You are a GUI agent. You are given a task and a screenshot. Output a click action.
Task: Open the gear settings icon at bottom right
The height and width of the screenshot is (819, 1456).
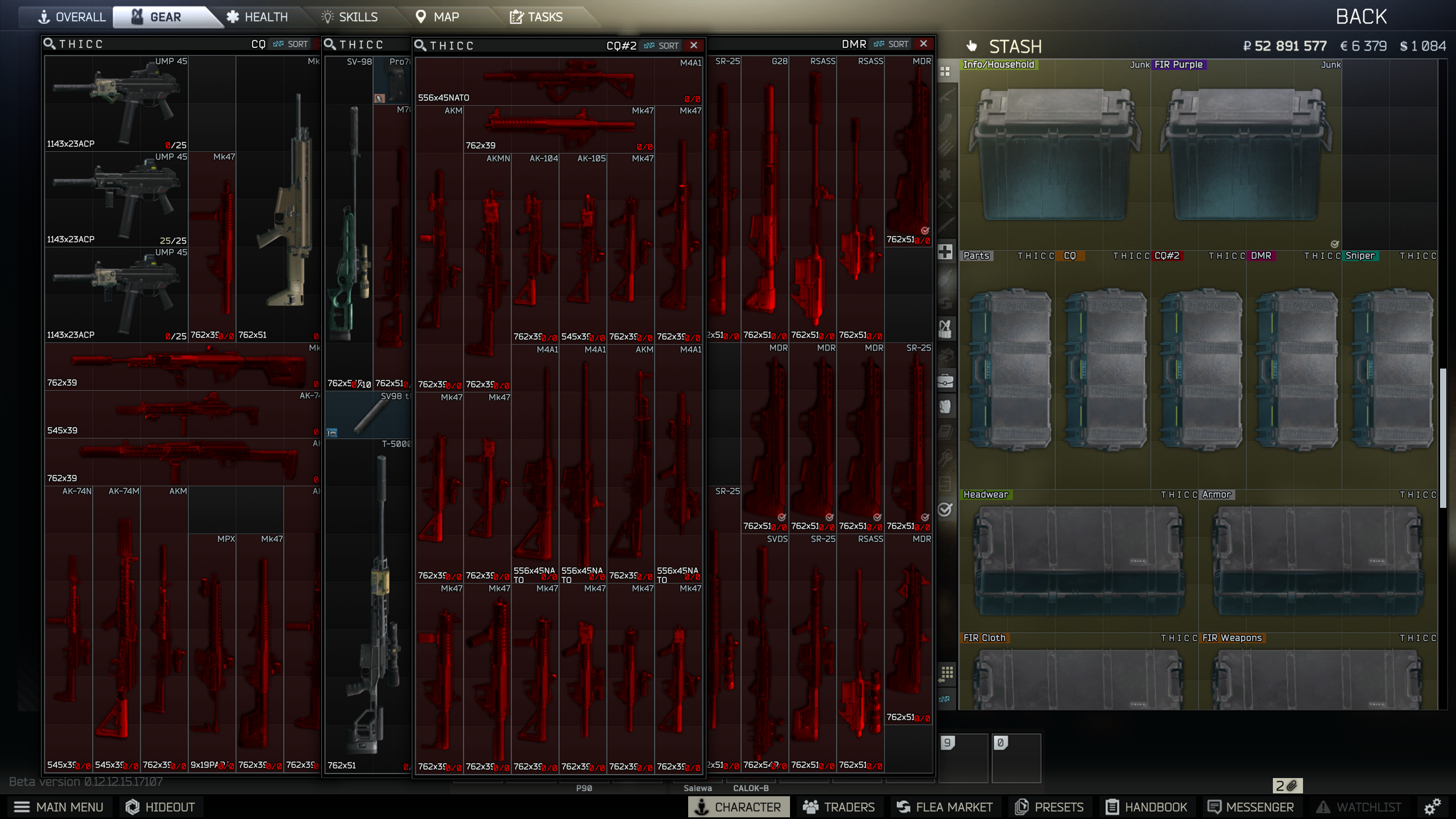click(x=1433, y=807)
